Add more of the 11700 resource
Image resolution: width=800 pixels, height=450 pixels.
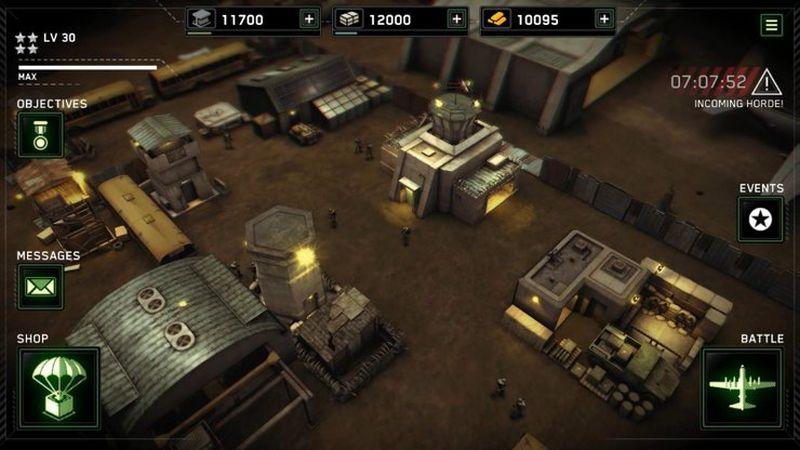[308, 19]
